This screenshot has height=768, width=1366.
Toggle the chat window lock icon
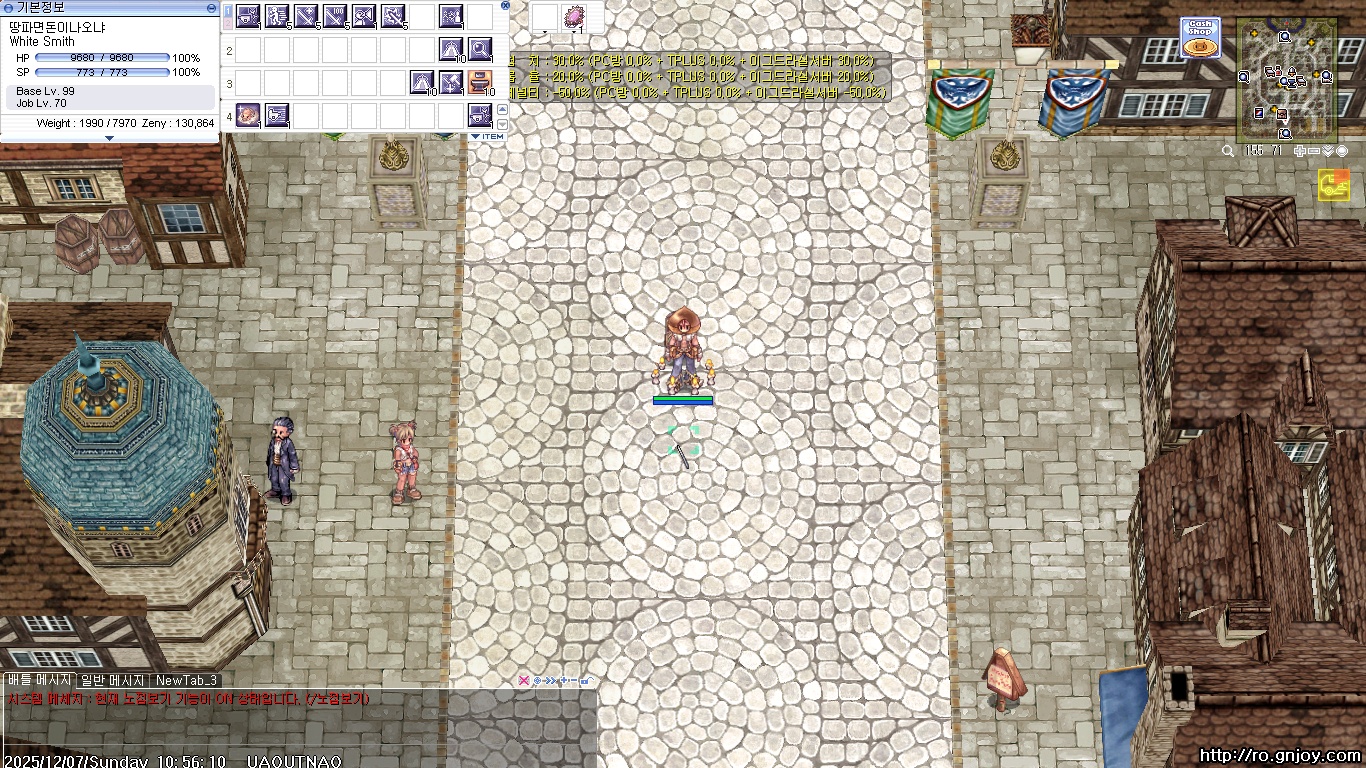click(587, 680)
